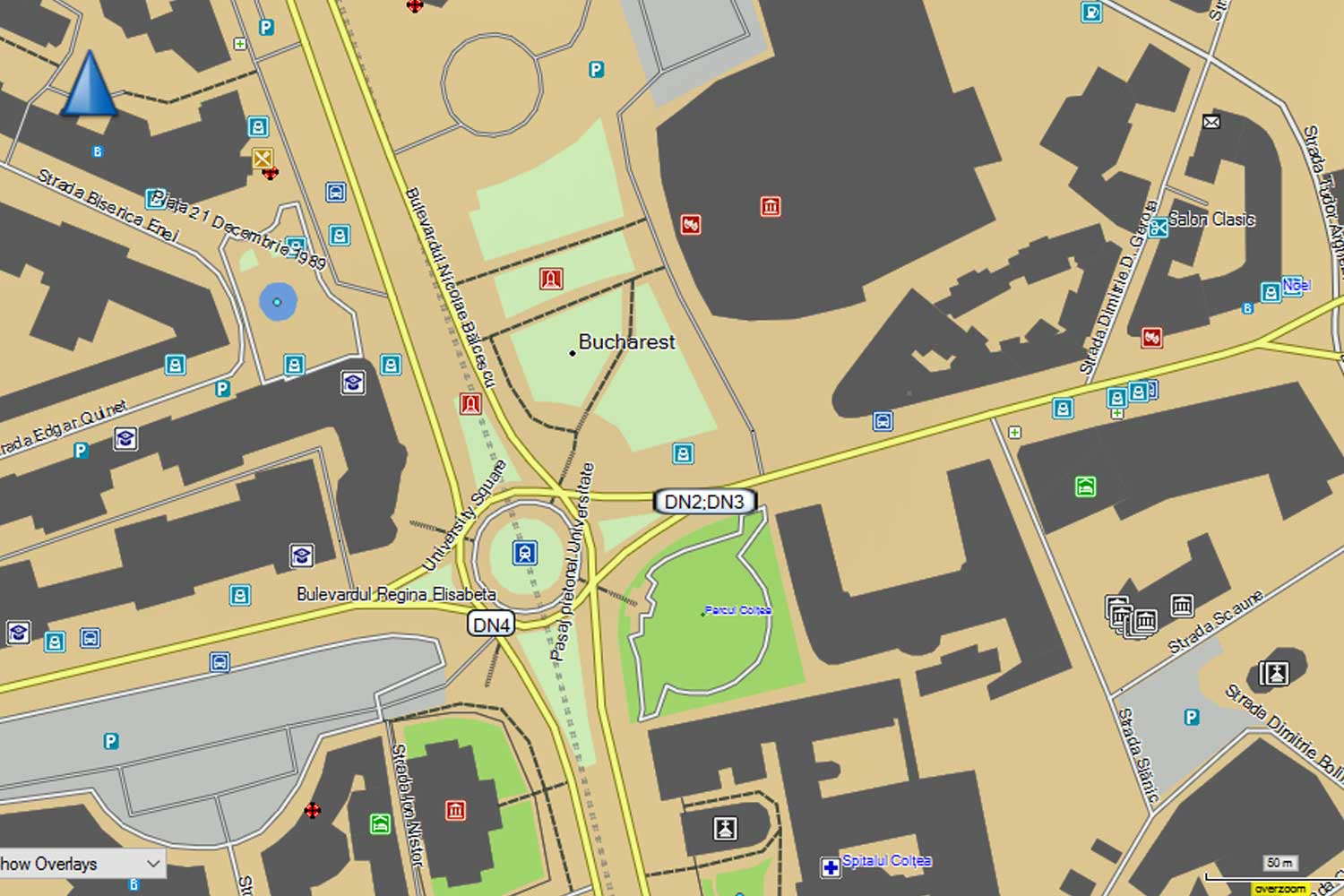The width and height of the screenshot is (1344, 896).
Task: Click the Parcul Coltea park label
Action: pos(737,610)
